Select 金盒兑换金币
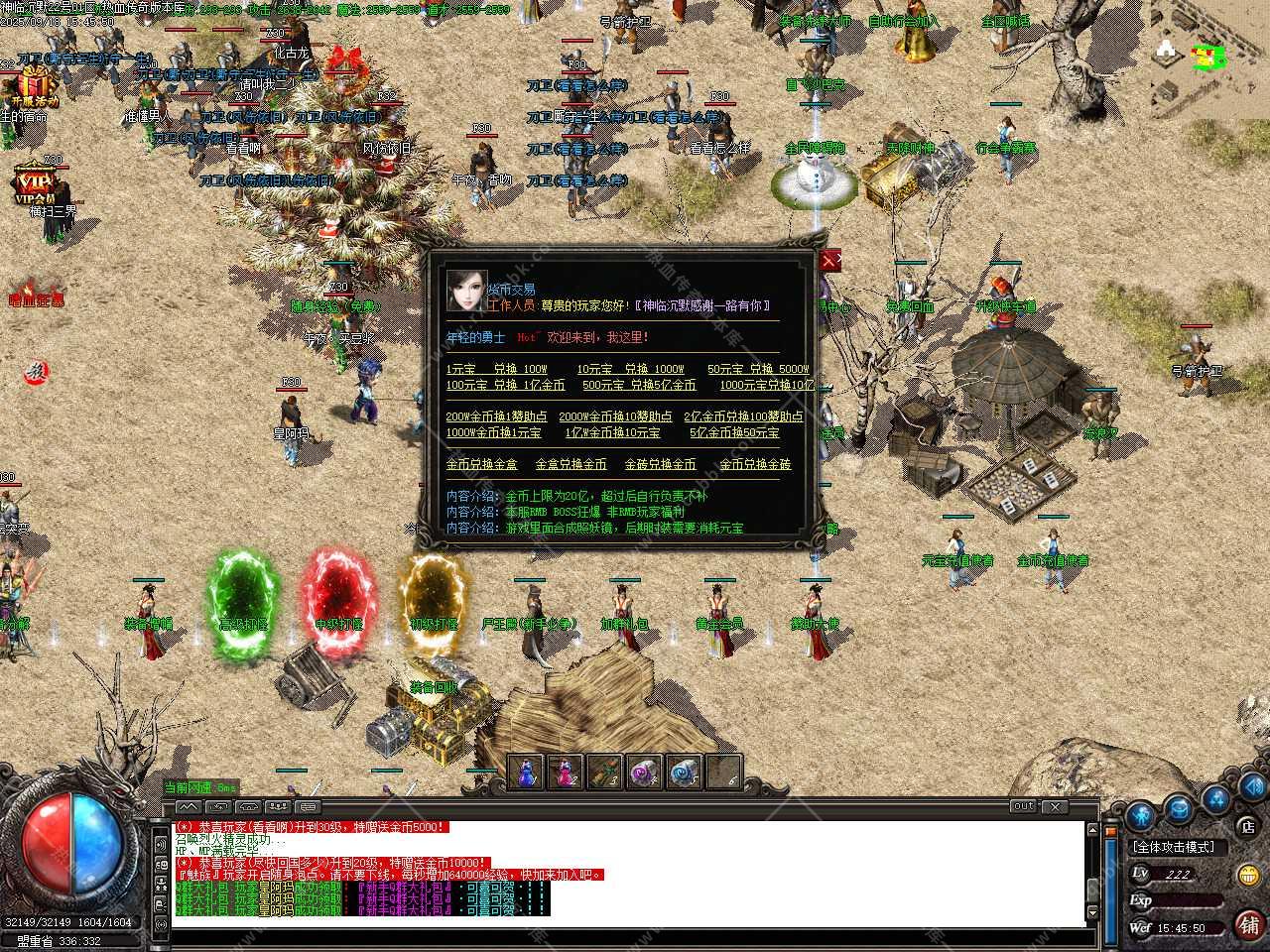The width and height of the screenshot is (1270, 952). pos(571,464)
